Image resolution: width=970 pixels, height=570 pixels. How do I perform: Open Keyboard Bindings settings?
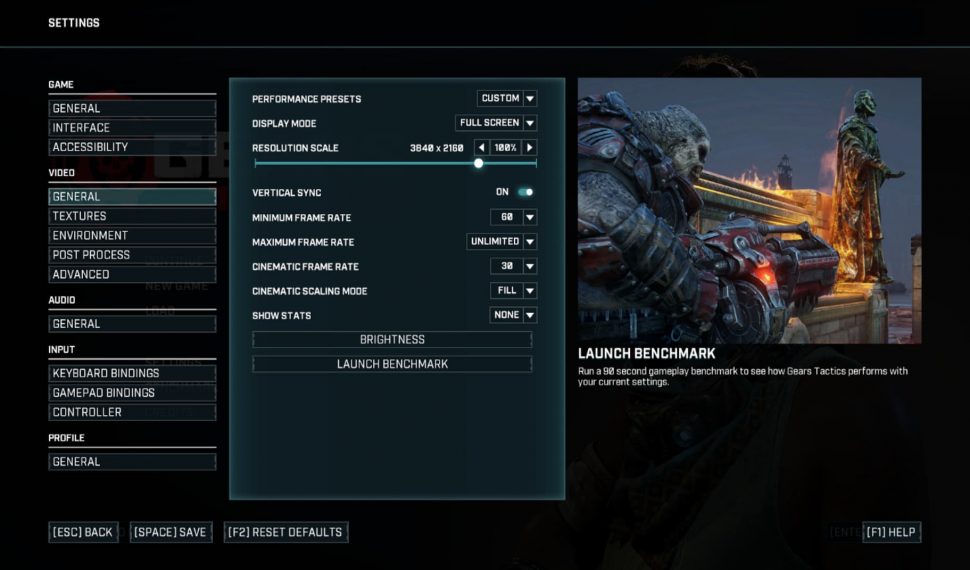(132, 373)
